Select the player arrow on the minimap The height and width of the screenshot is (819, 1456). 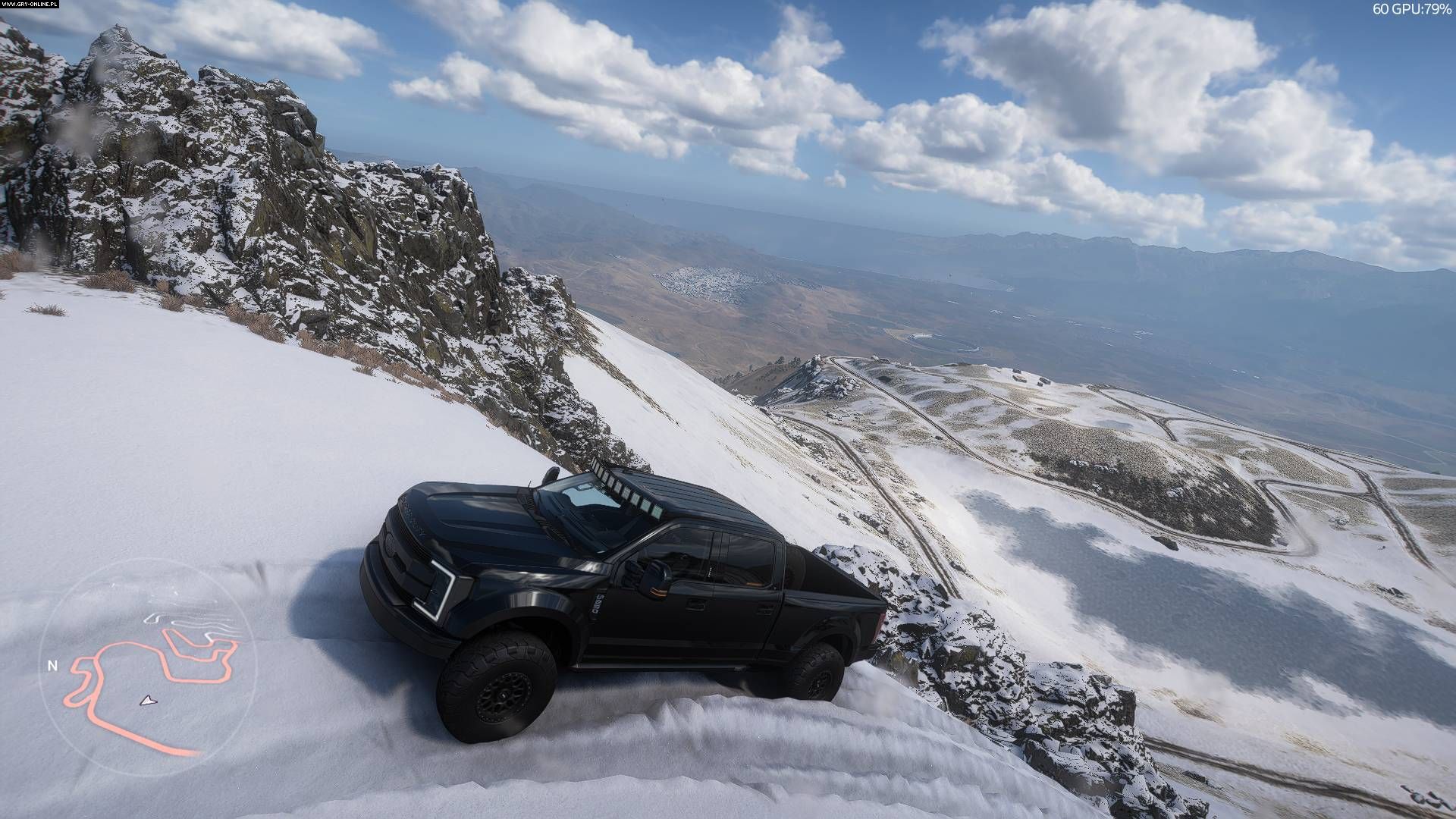click(146, 700)
